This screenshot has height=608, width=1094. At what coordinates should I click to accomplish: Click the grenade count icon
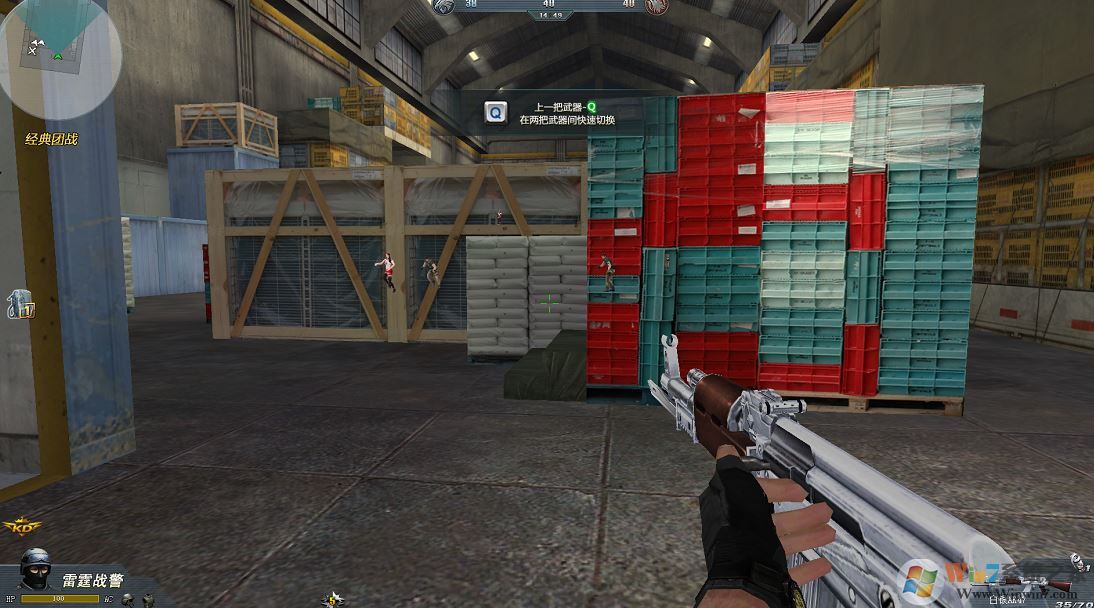(x=1076, y=562)
